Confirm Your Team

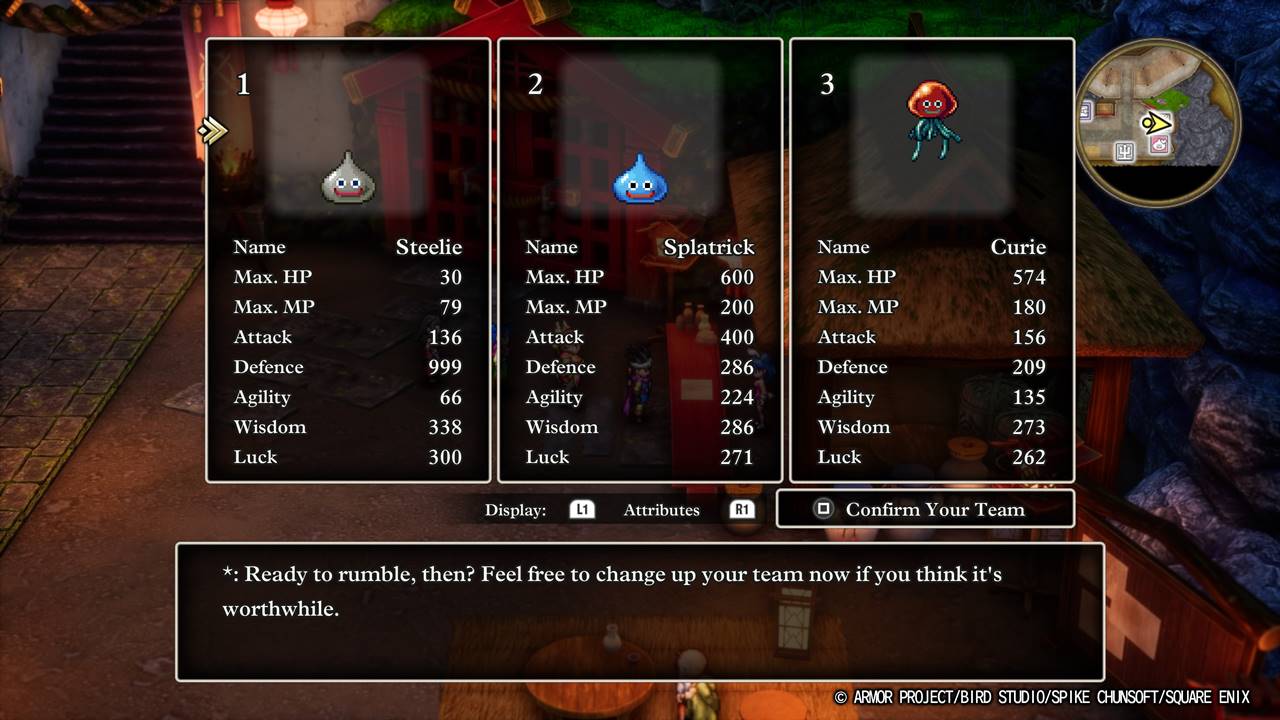click(x=925, y=509)
